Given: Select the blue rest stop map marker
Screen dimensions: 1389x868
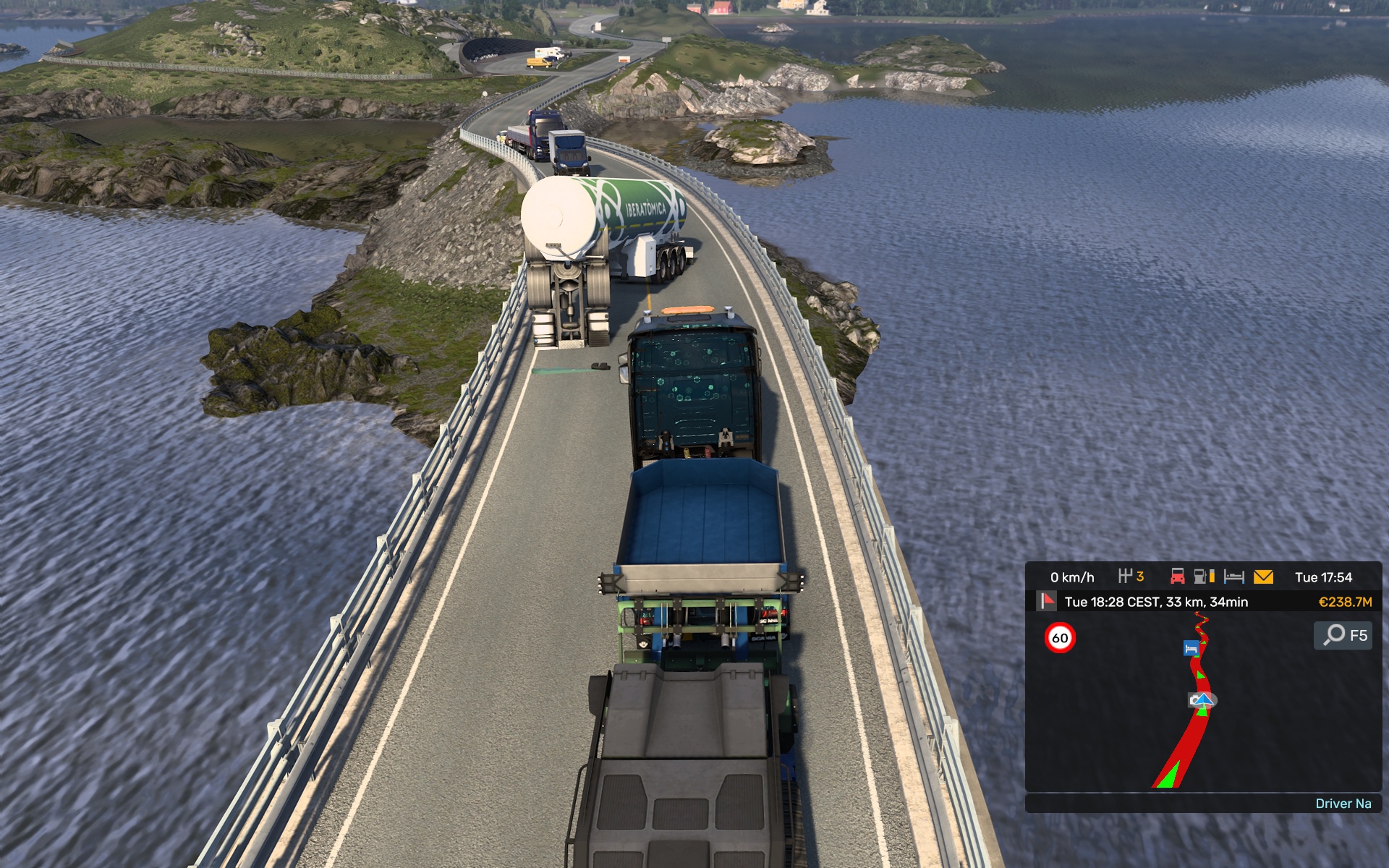Looking at the screenshot, I should click(x=1190, y=649).
